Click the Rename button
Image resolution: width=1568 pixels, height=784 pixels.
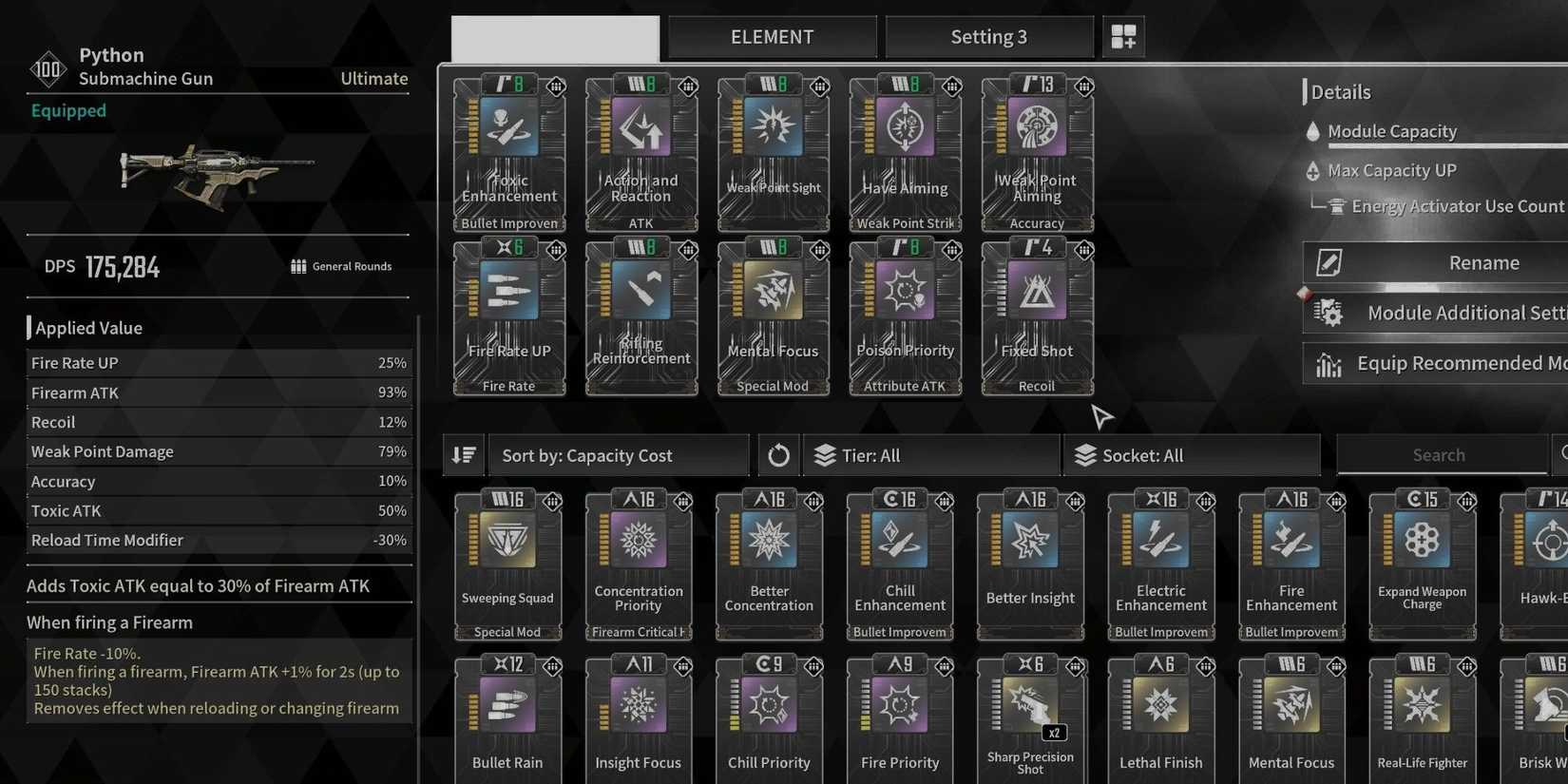(x=1435, y=262)
